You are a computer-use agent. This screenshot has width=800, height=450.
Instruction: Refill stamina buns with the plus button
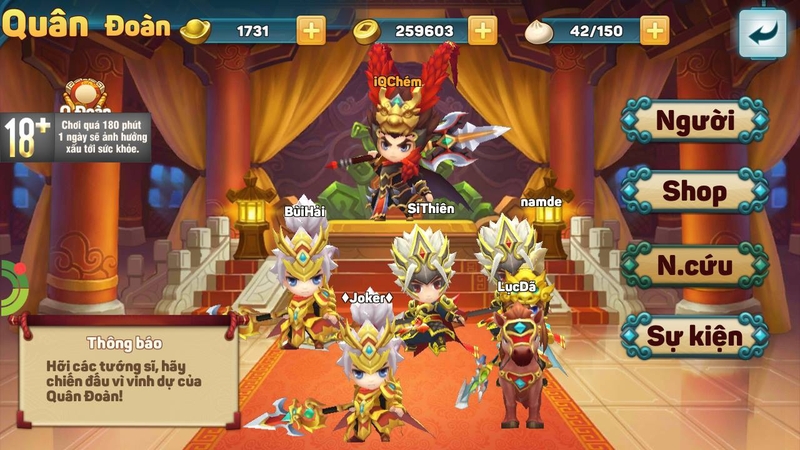(x=655, y=30)
